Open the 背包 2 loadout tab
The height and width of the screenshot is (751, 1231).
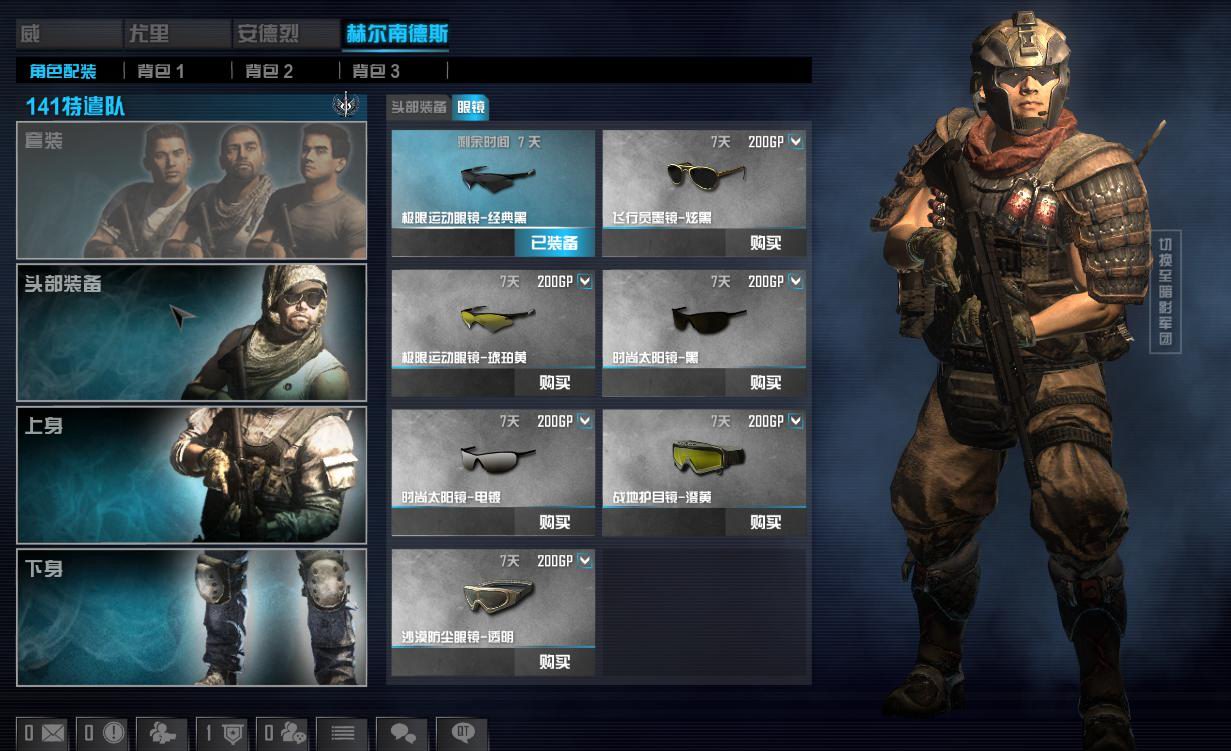coord(269,71)
